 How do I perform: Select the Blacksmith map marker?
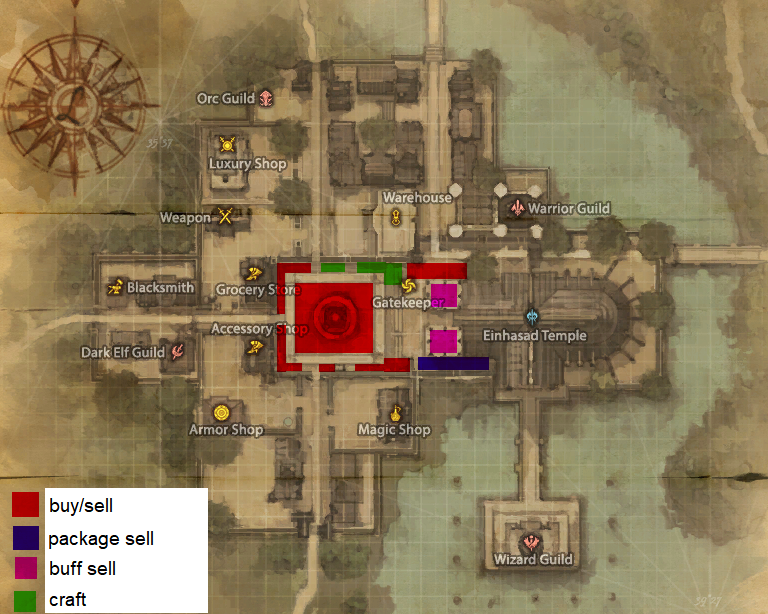click(115, 288)
